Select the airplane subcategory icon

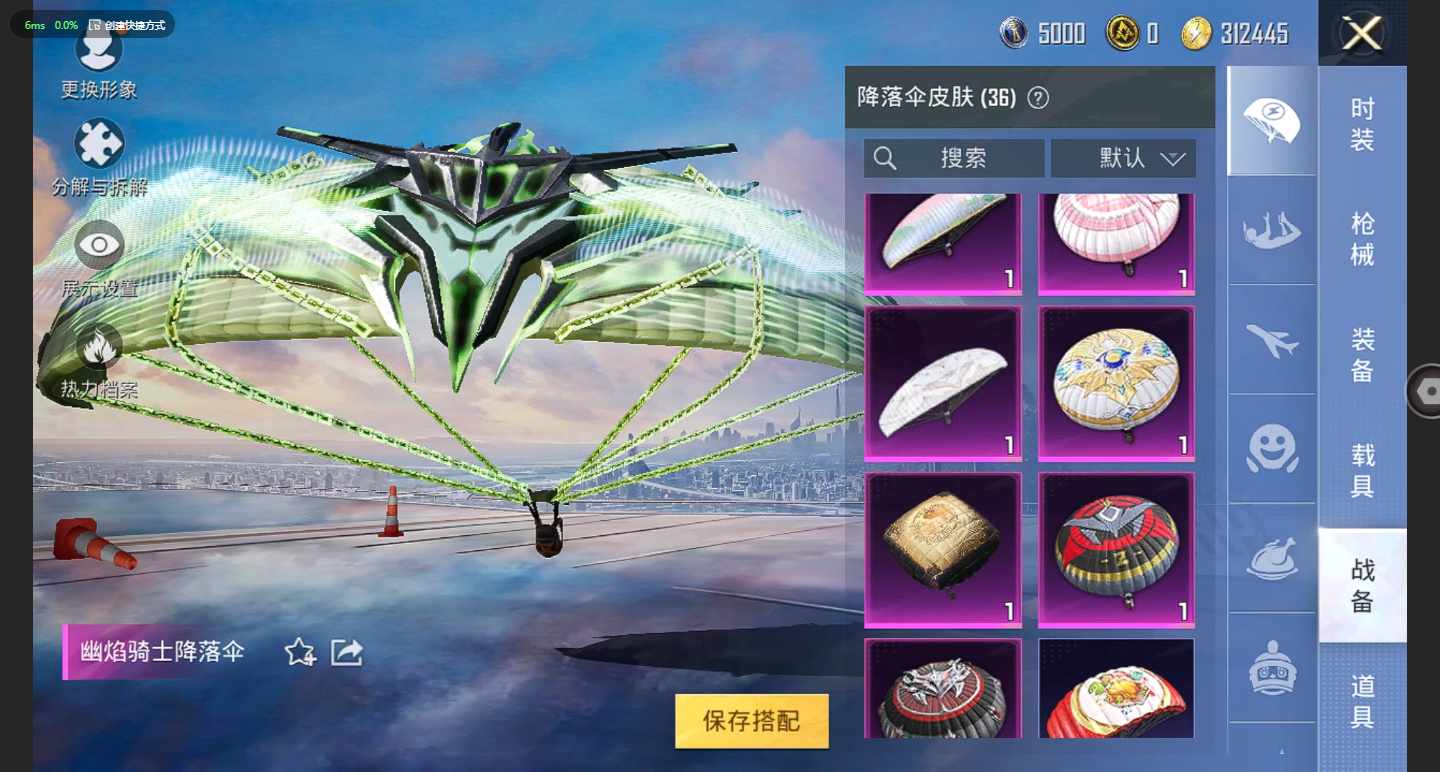click(x=1272, y=340)
